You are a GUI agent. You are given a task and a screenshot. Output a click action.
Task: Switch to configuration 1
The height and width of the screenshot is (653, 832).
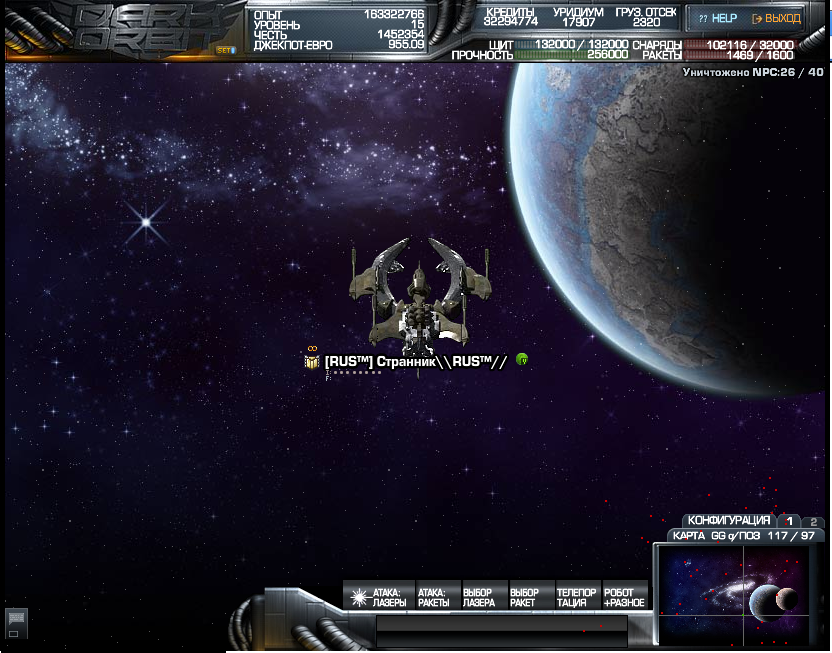(x=789, y=521)
